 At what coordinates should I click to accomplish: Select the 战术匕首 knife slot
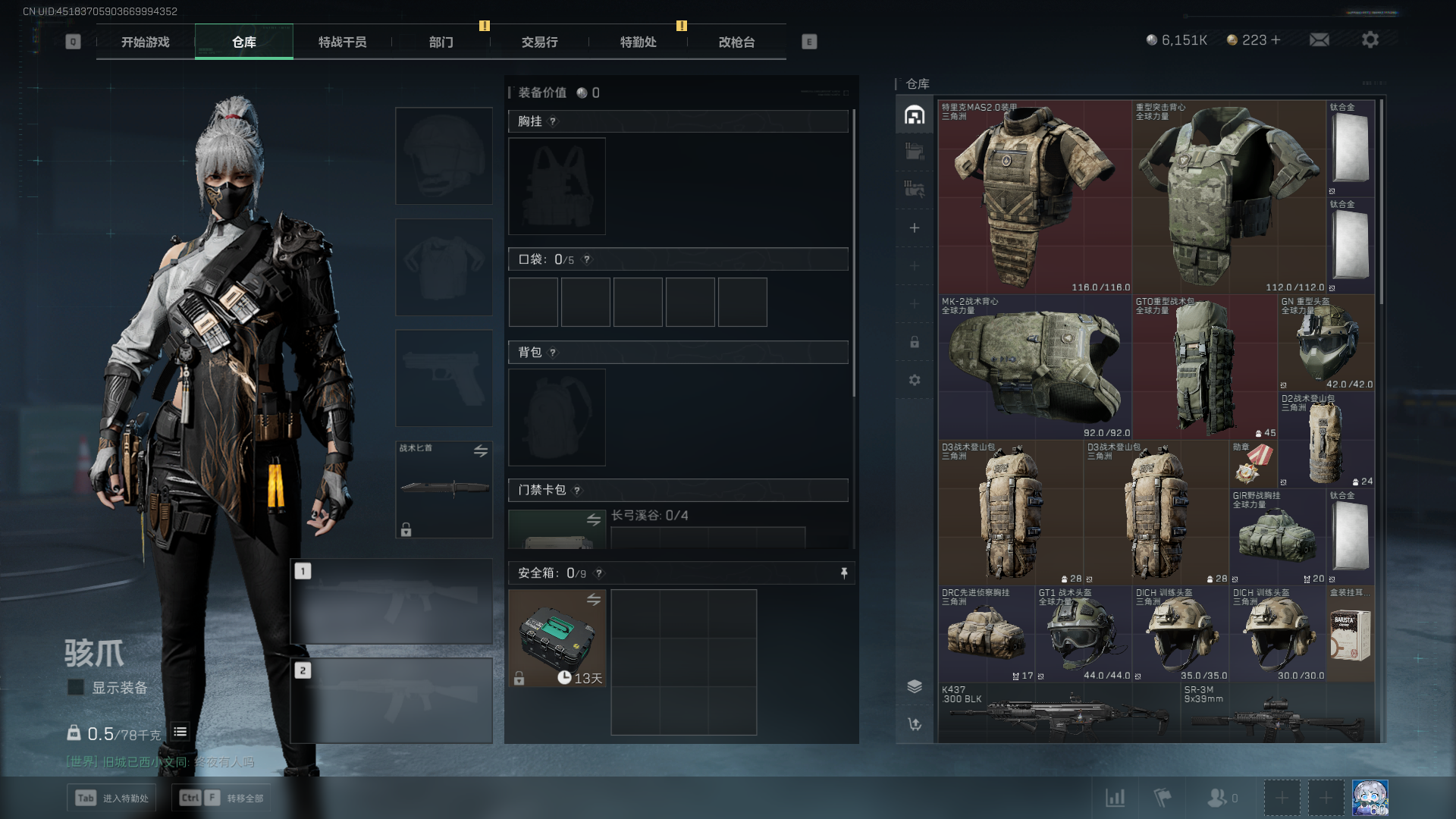pos(444,489)
